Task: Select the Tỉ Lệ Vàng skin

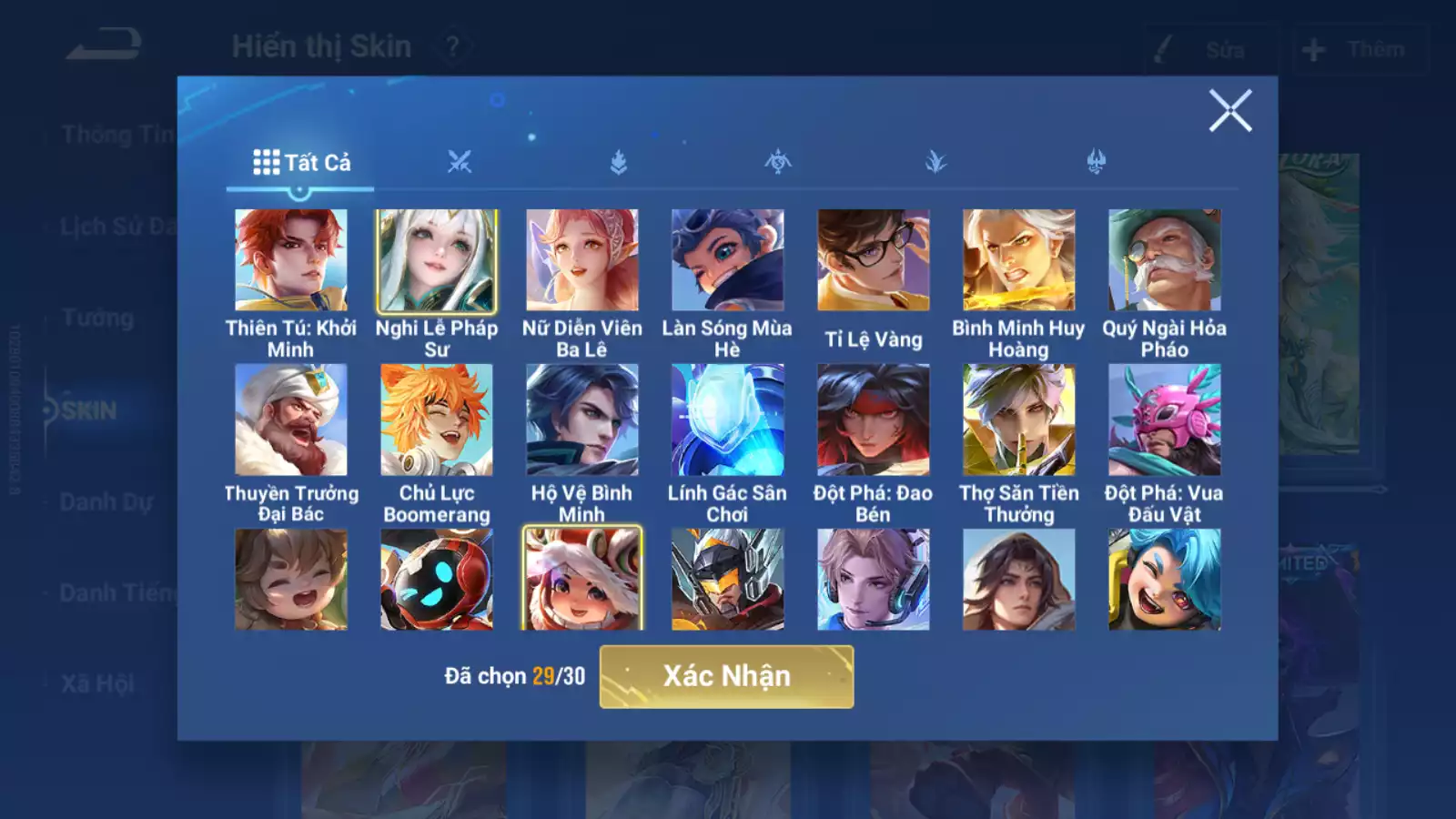Action: pyautogui.click(x=874, y=261)
